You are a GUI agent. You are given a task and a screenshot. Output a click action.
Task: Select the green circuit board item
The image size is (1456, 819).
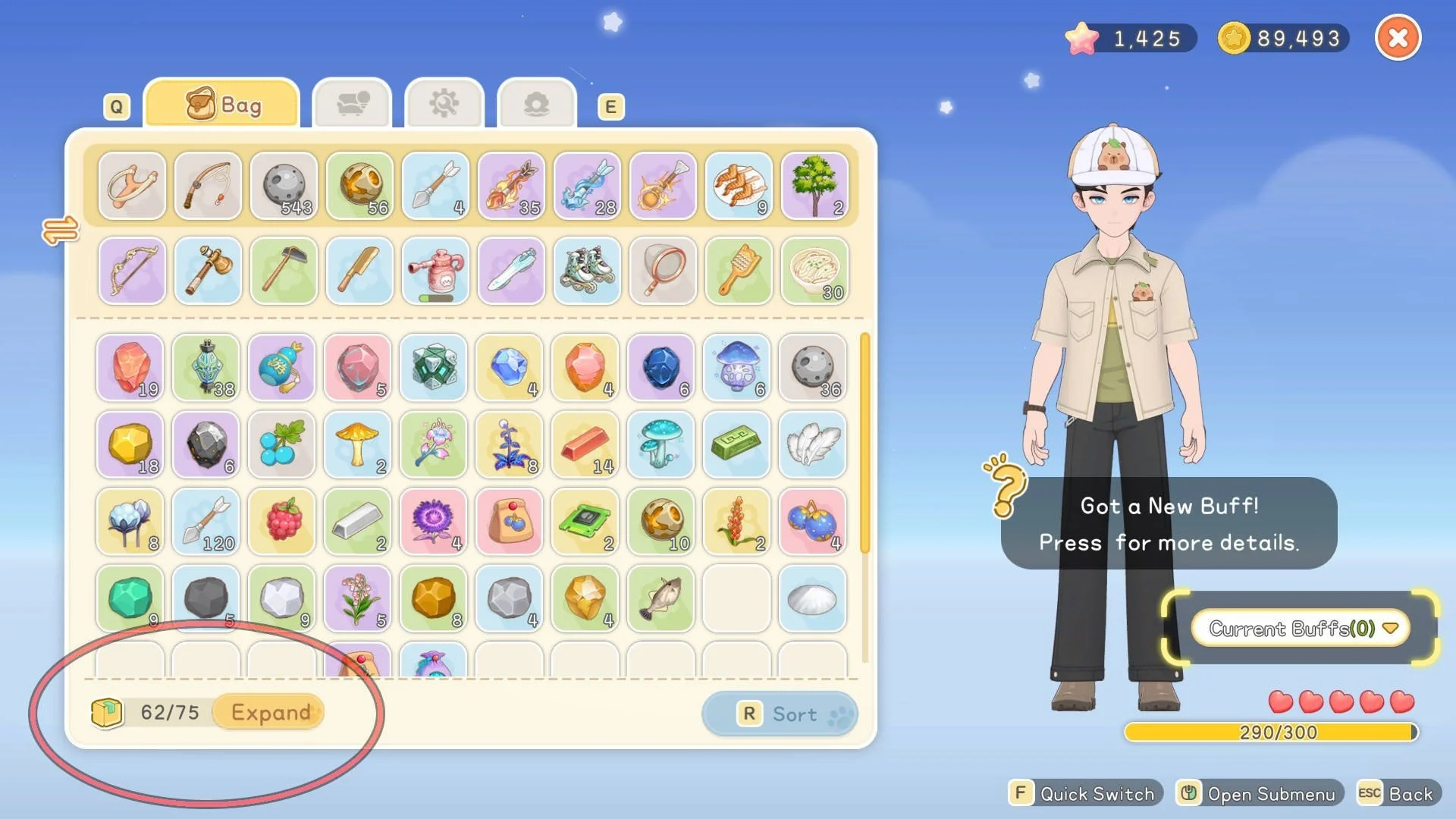(x=585, y=522)
